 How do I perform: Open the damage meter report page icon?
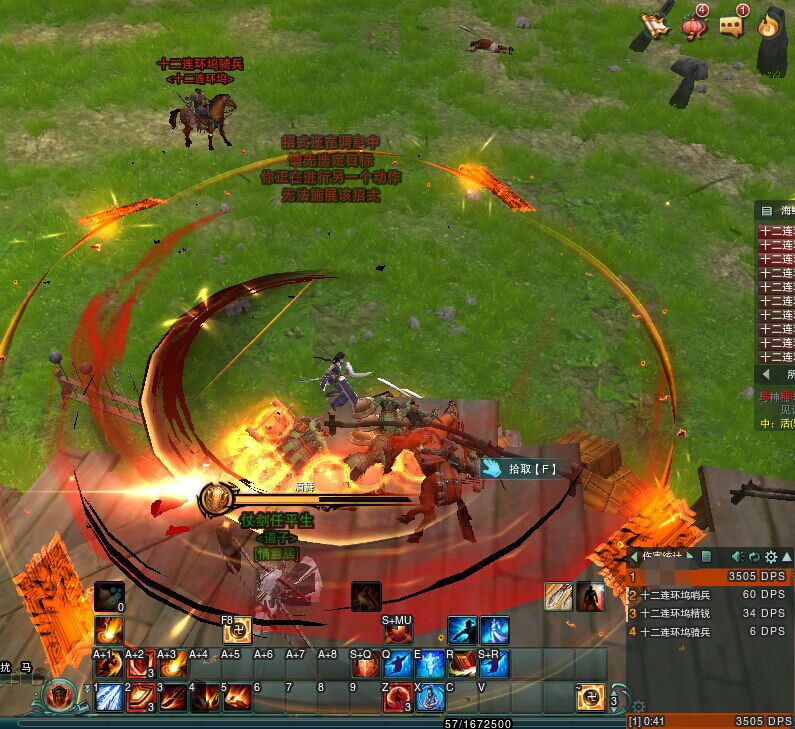point(706,557)
